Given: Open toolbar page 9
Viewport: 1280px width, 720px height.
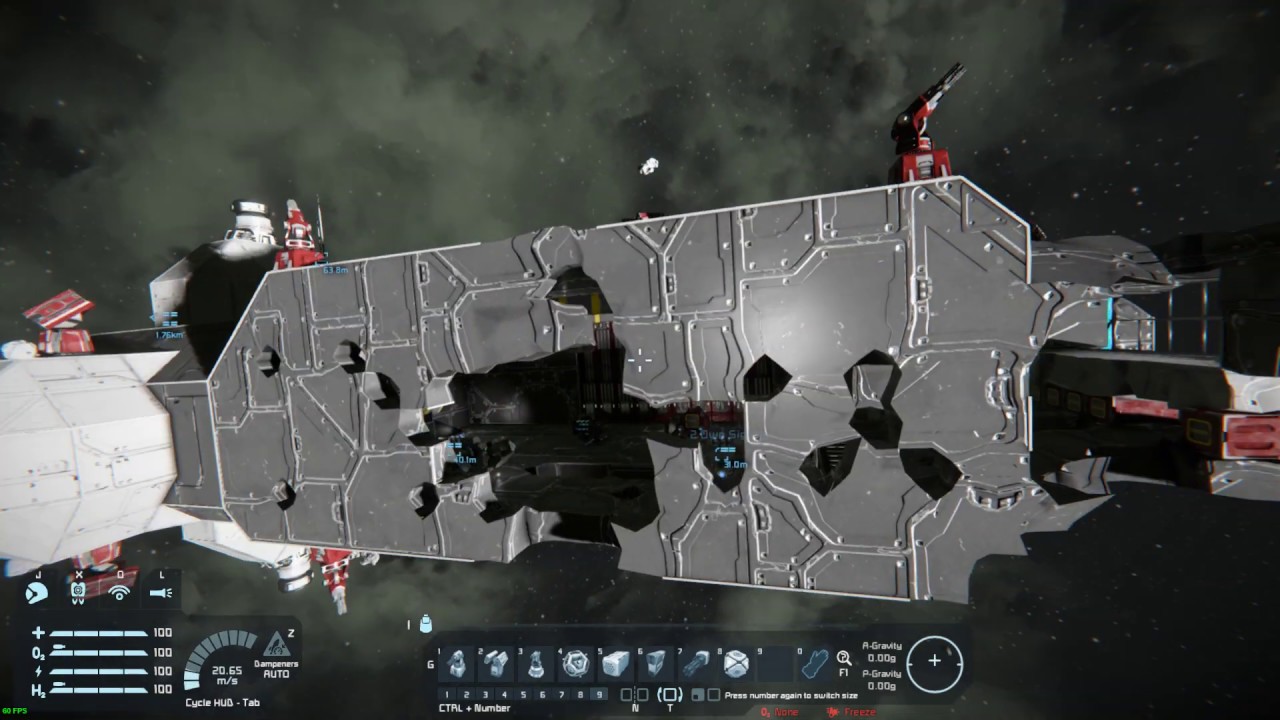Looking at the screenshot, I should [599, 694].
